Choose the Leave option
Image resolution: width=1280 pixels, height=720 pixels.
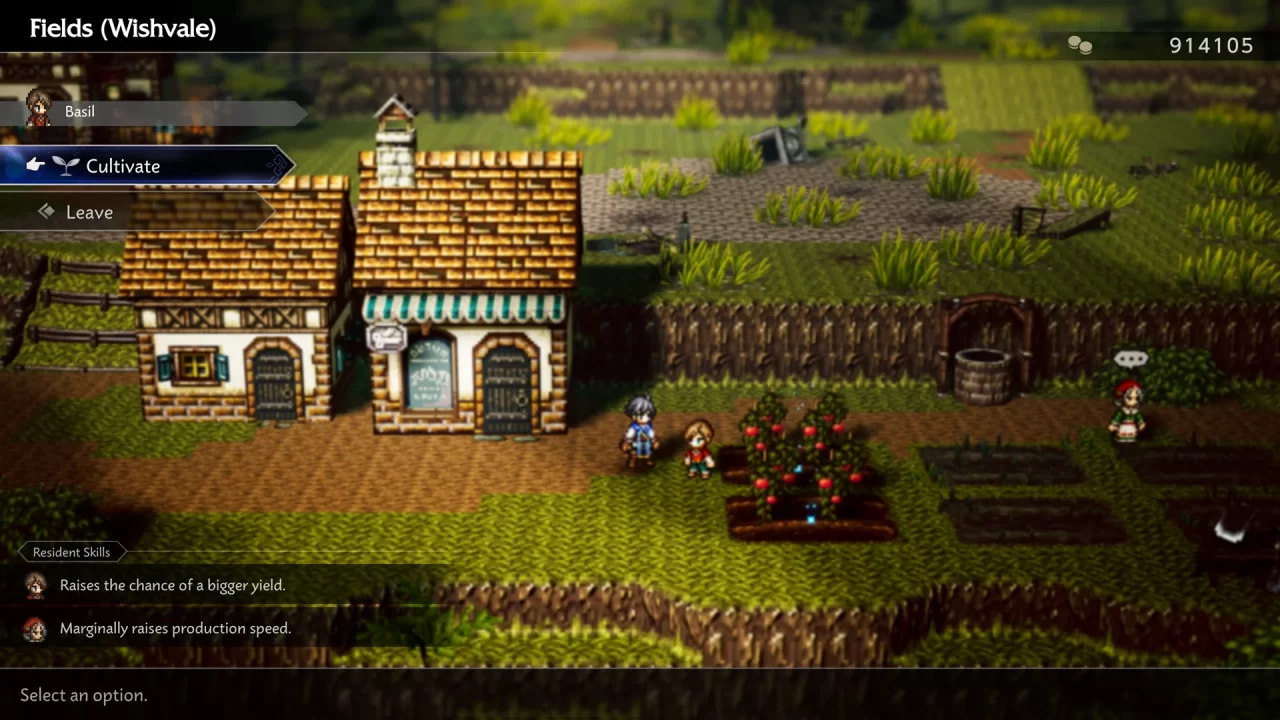(90, 211)
